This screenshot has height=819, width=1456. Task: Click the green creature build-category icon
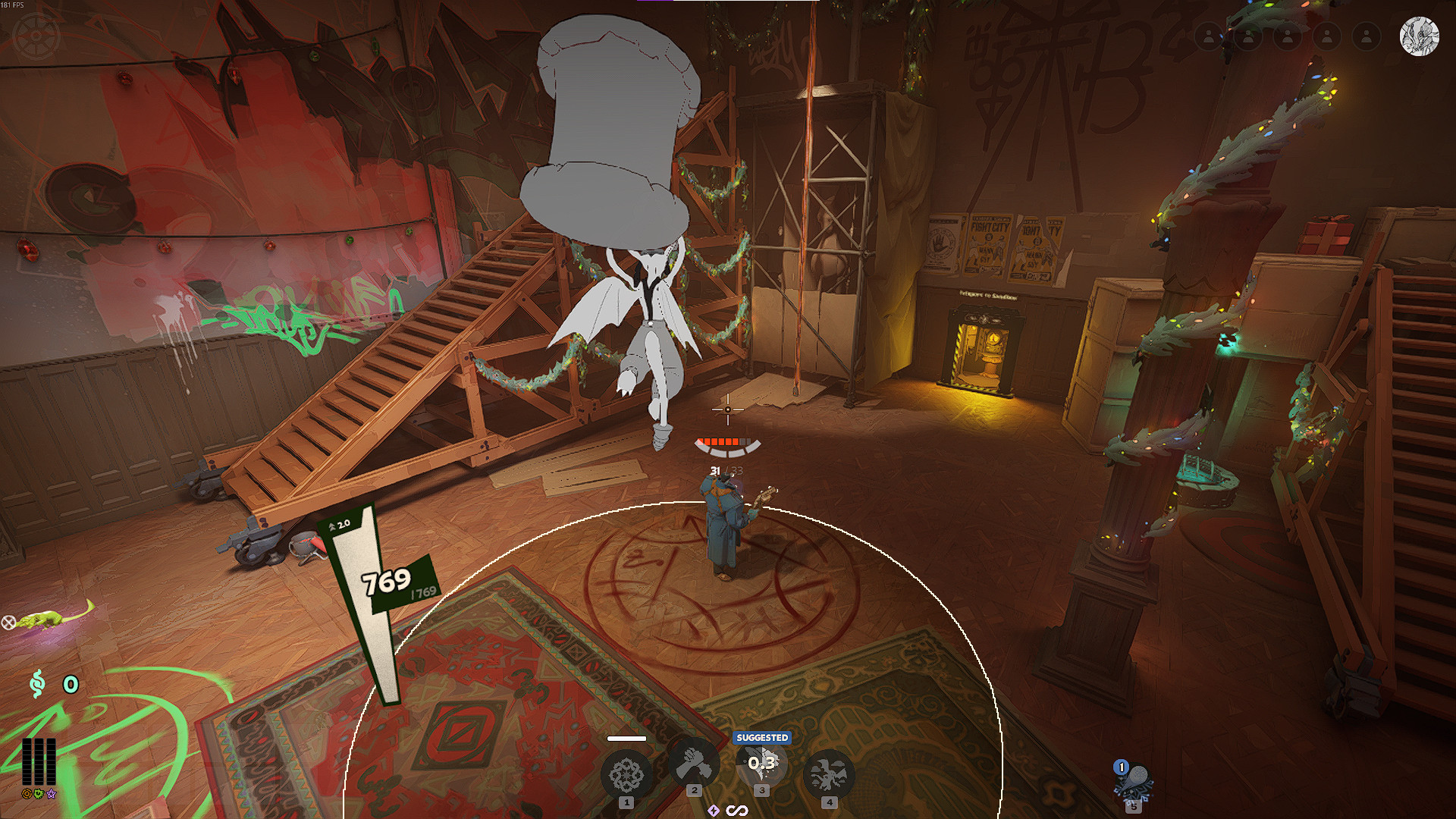(39, 794)
